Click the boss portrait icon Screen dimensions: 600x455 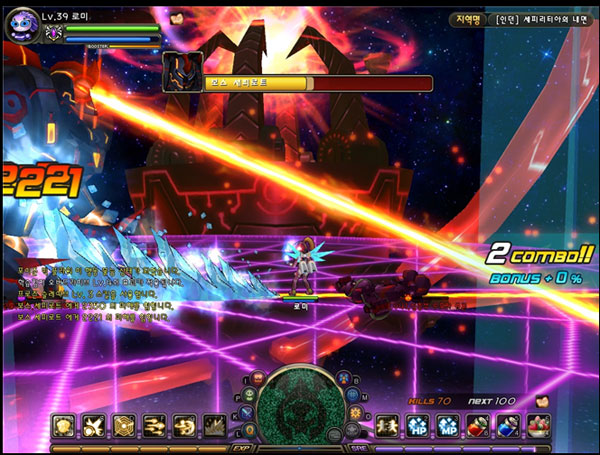[182, 71]
